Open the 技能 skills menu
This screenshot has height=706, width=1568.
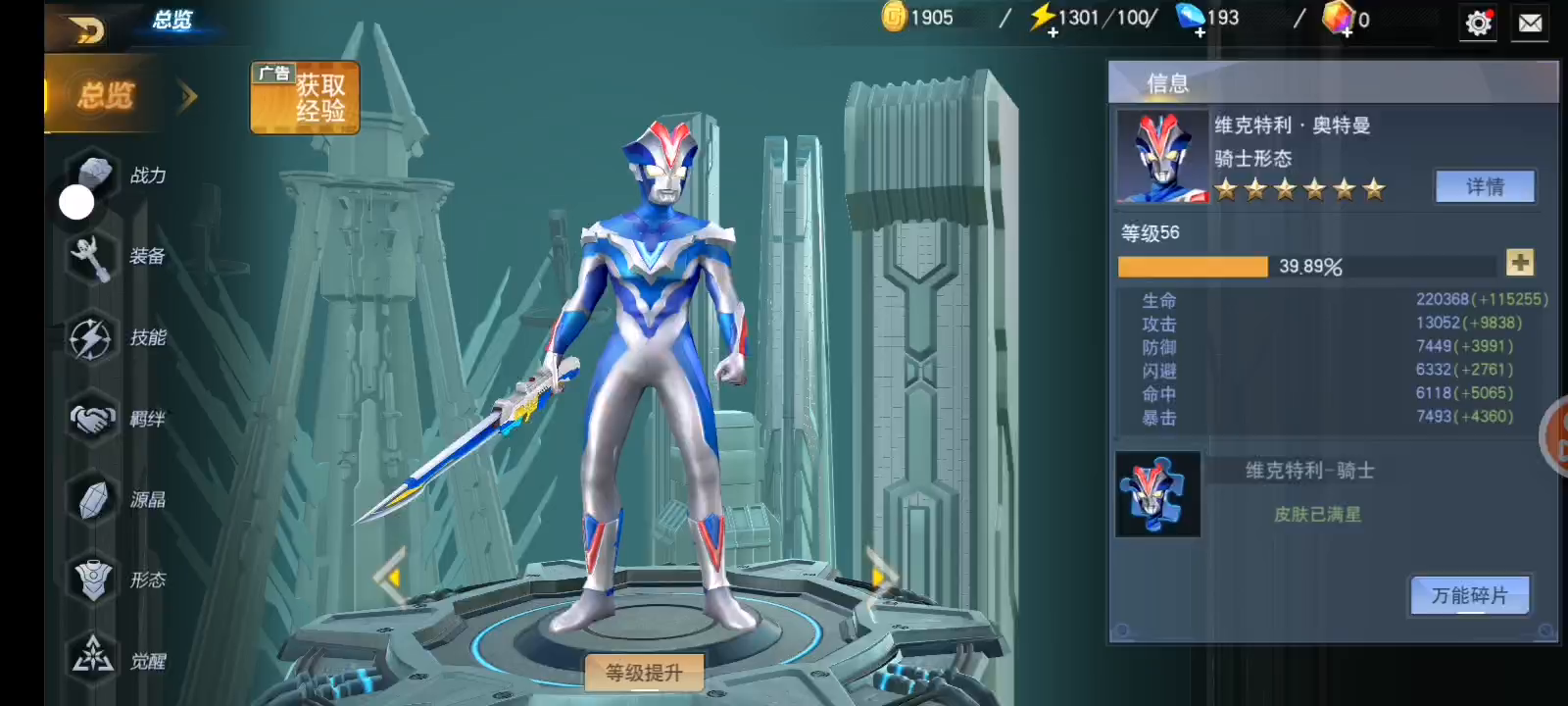(118, 338)
